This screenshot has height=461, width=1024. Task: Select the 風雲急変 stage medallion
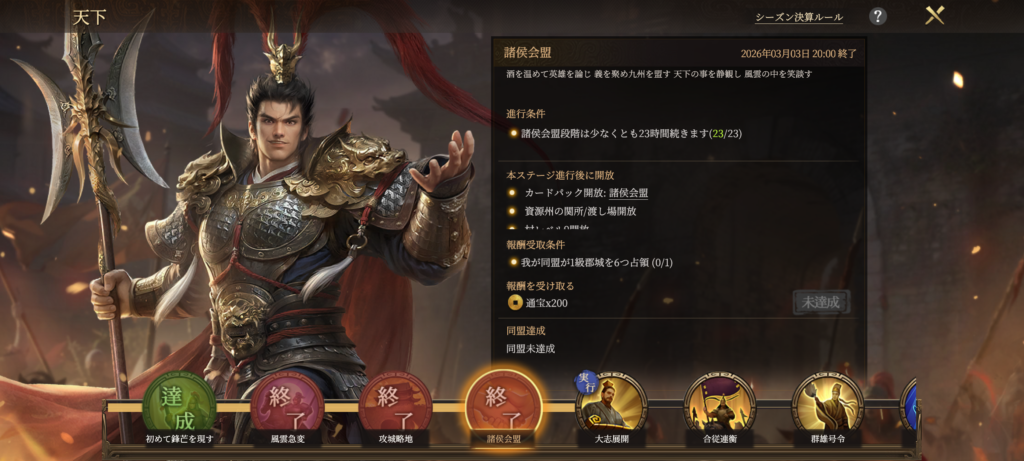[x=288, y=404]
